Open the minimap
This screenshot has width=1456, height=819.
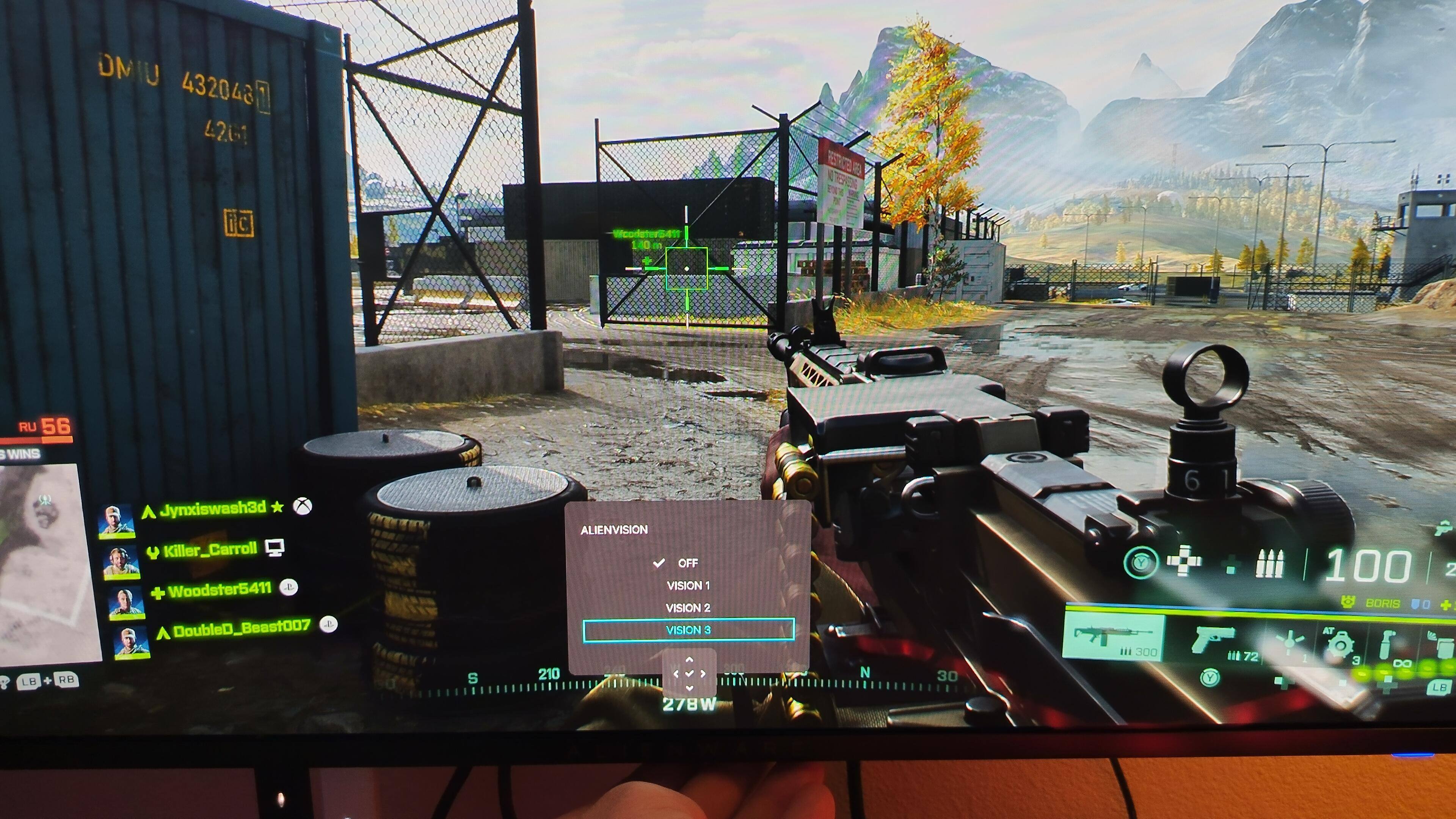click(45, 560)
